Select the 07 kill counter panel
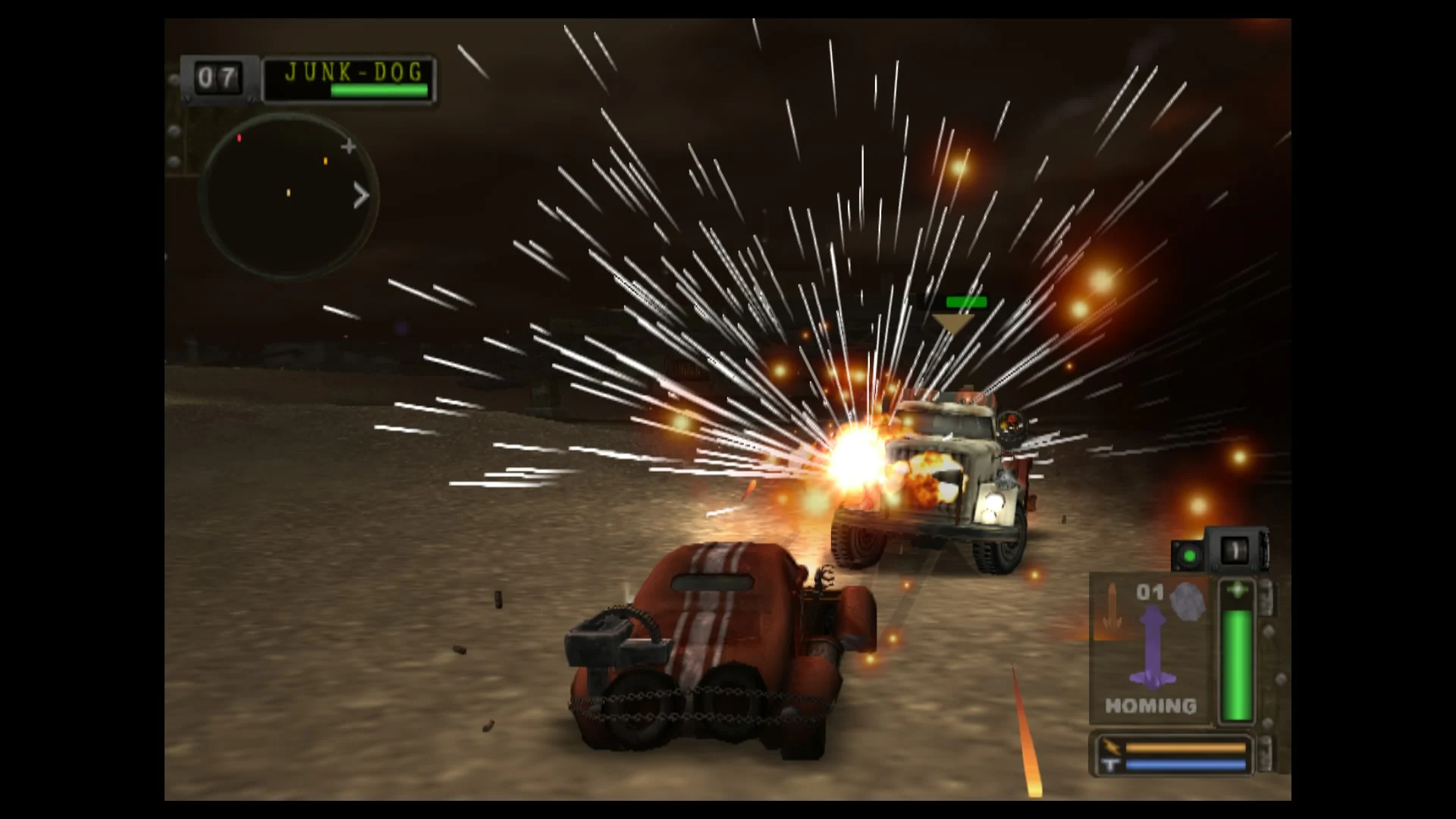 pos(217,78)
